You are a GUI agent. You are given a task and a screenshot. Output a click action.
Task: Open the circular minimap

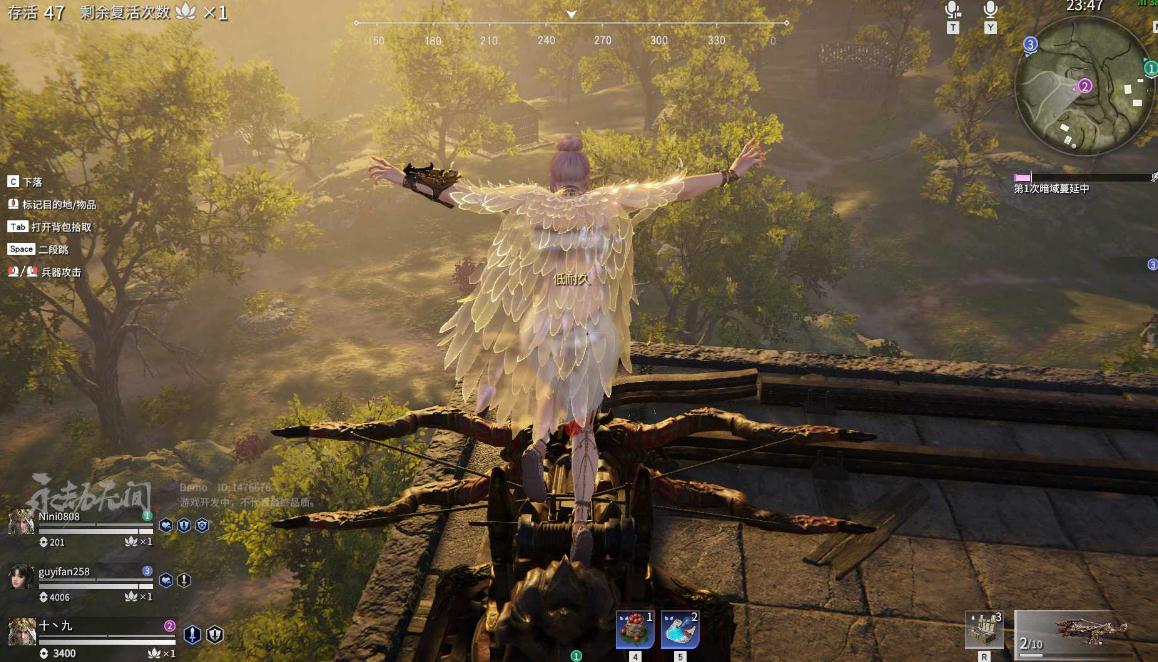(x=1084, y=87)
